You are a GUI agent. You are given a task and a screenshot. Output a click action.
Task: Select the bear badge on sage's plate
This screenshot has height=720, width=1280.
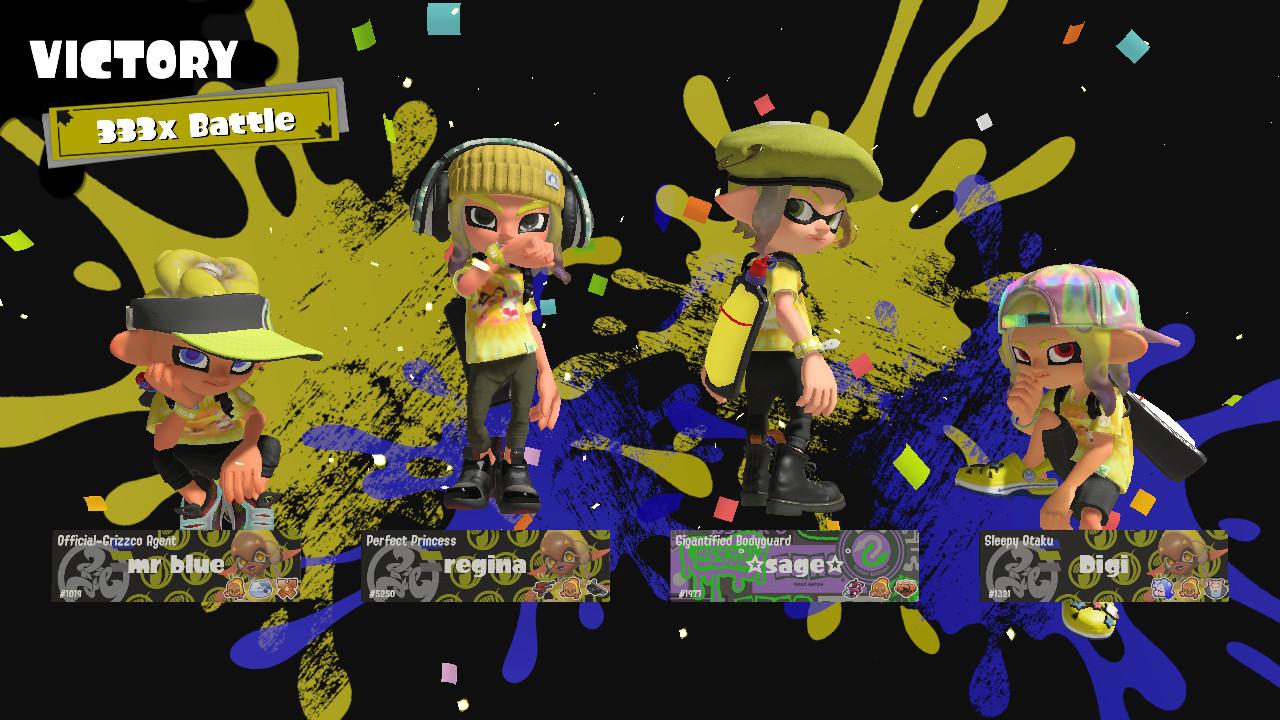pos(881,588)
